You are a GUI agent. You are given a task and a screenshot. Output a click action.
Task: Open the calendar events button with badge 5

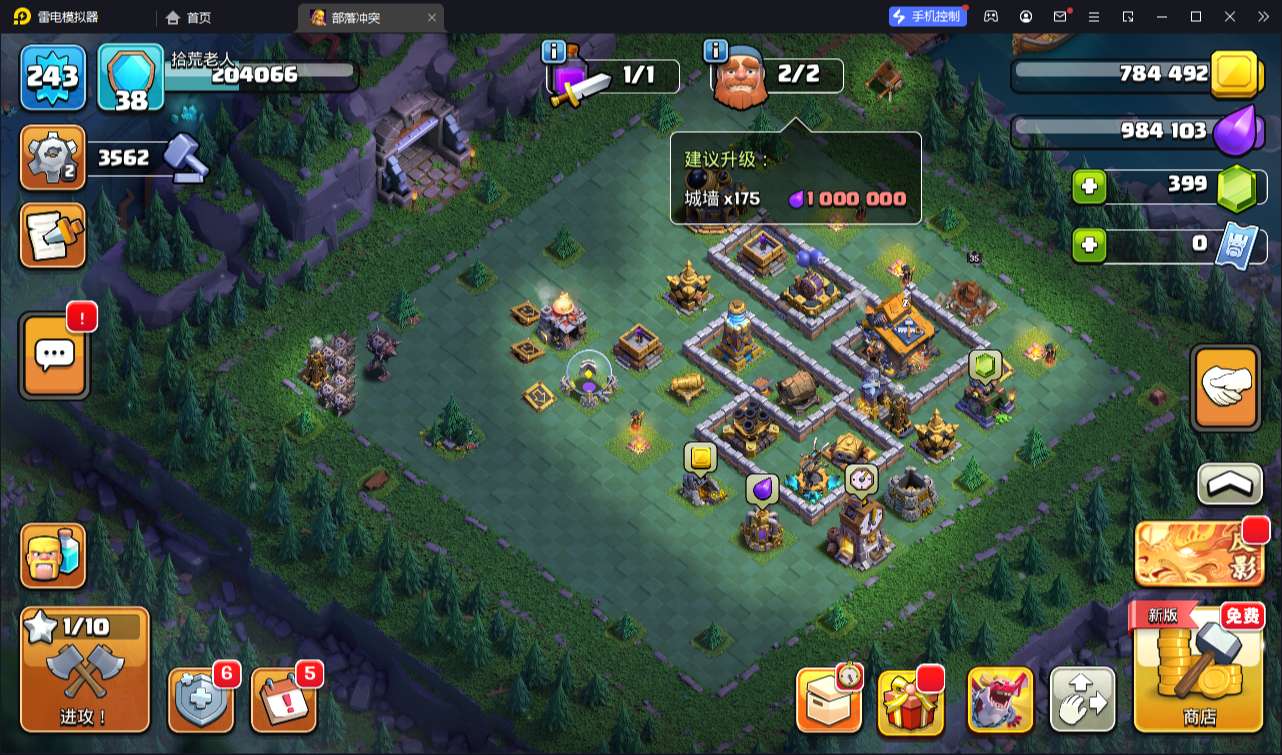tap(284, 699)
